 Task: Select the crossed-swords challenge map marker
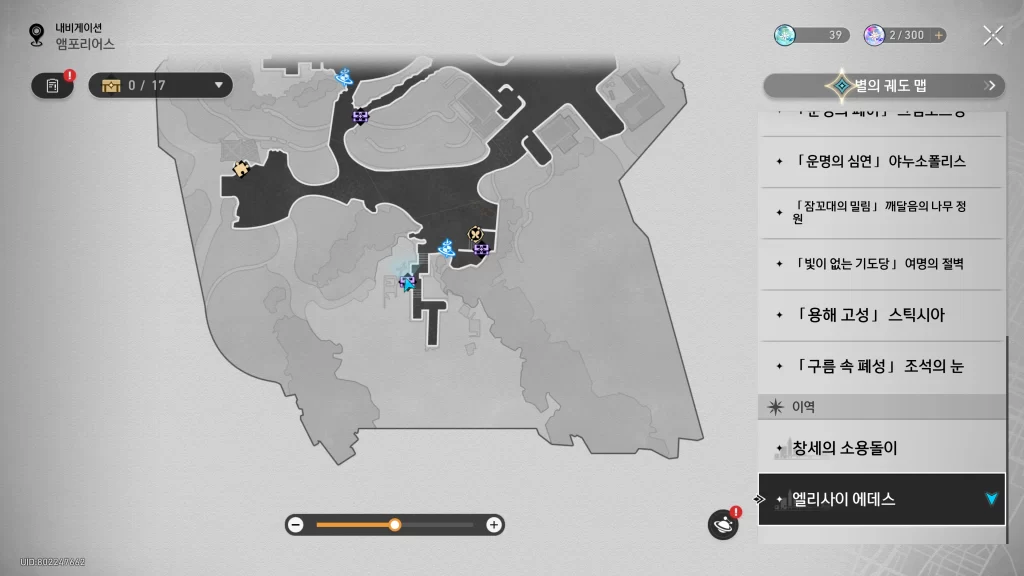475,233
